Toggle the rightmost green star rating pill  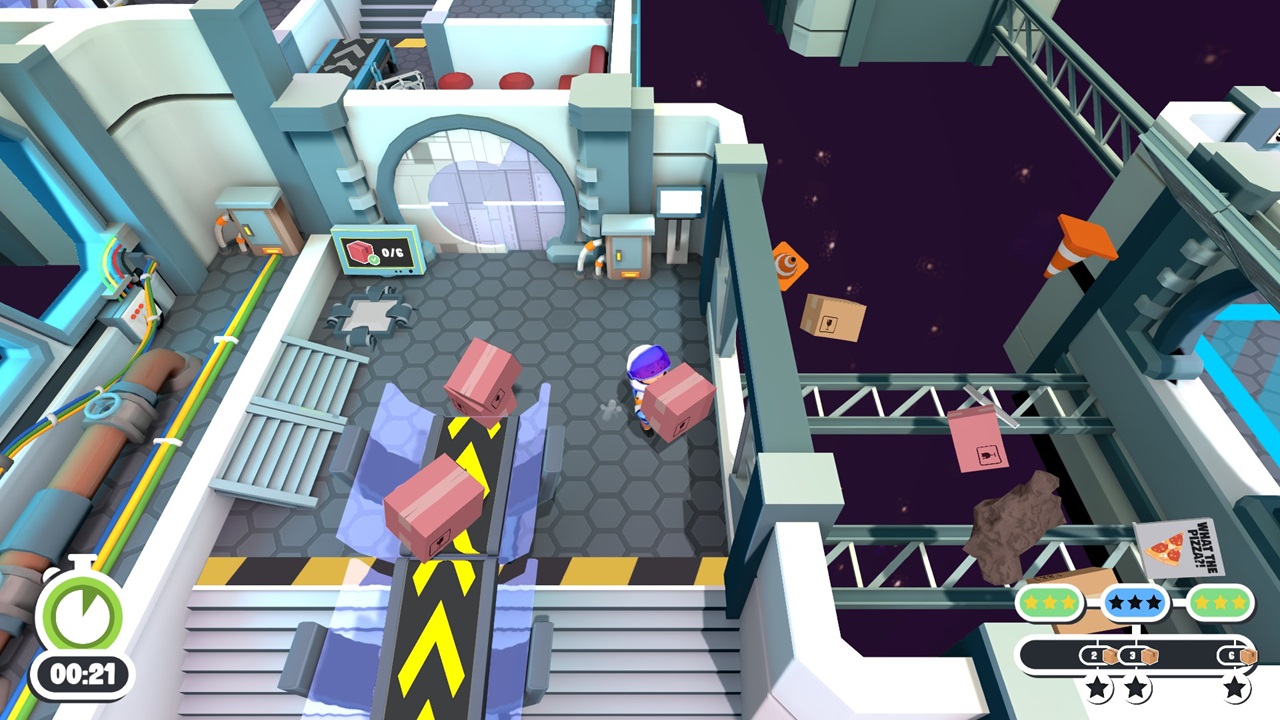tap(1220, 600)
